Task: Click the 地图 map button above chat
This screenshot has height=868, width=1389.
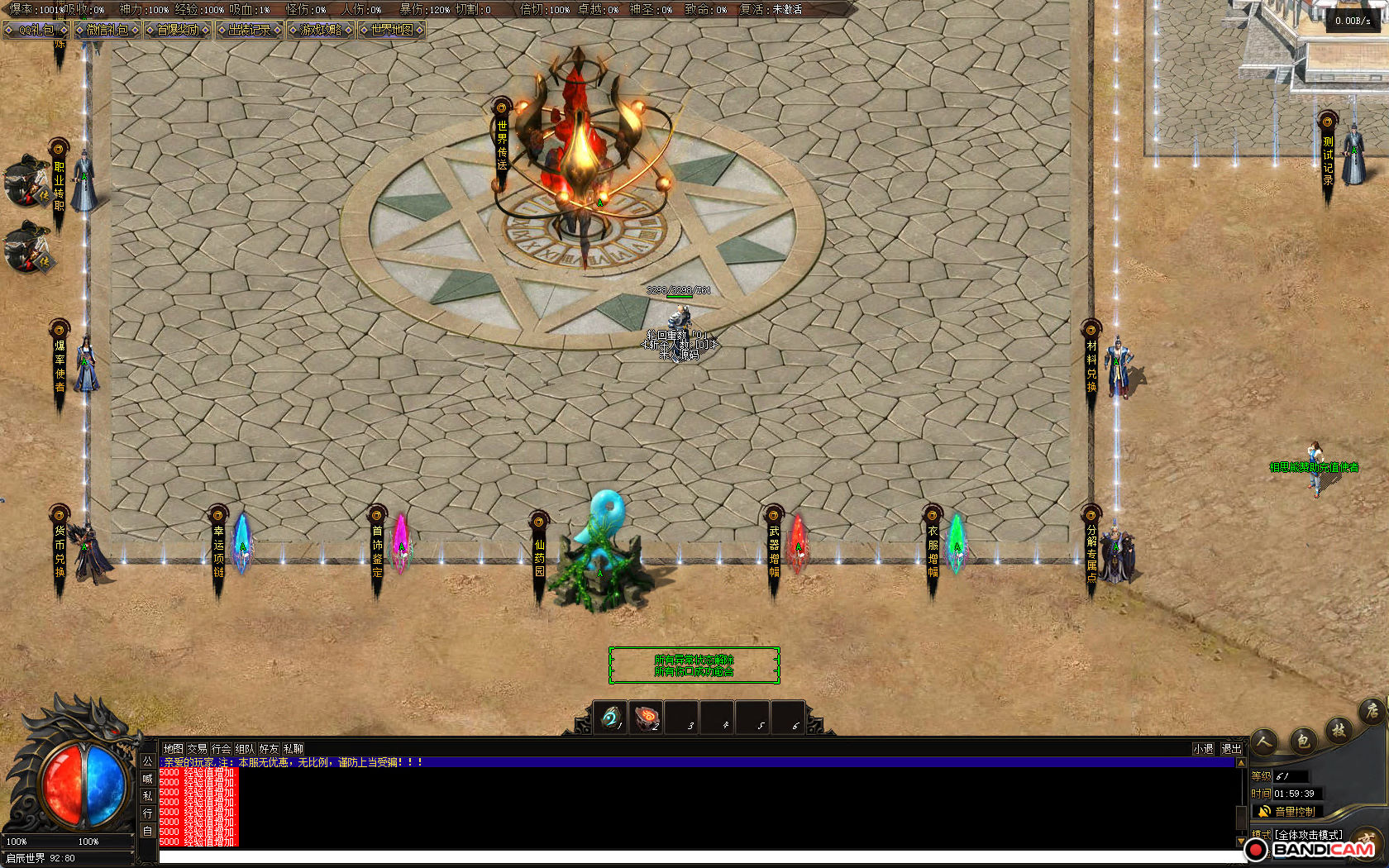Action: pos(173,749)
